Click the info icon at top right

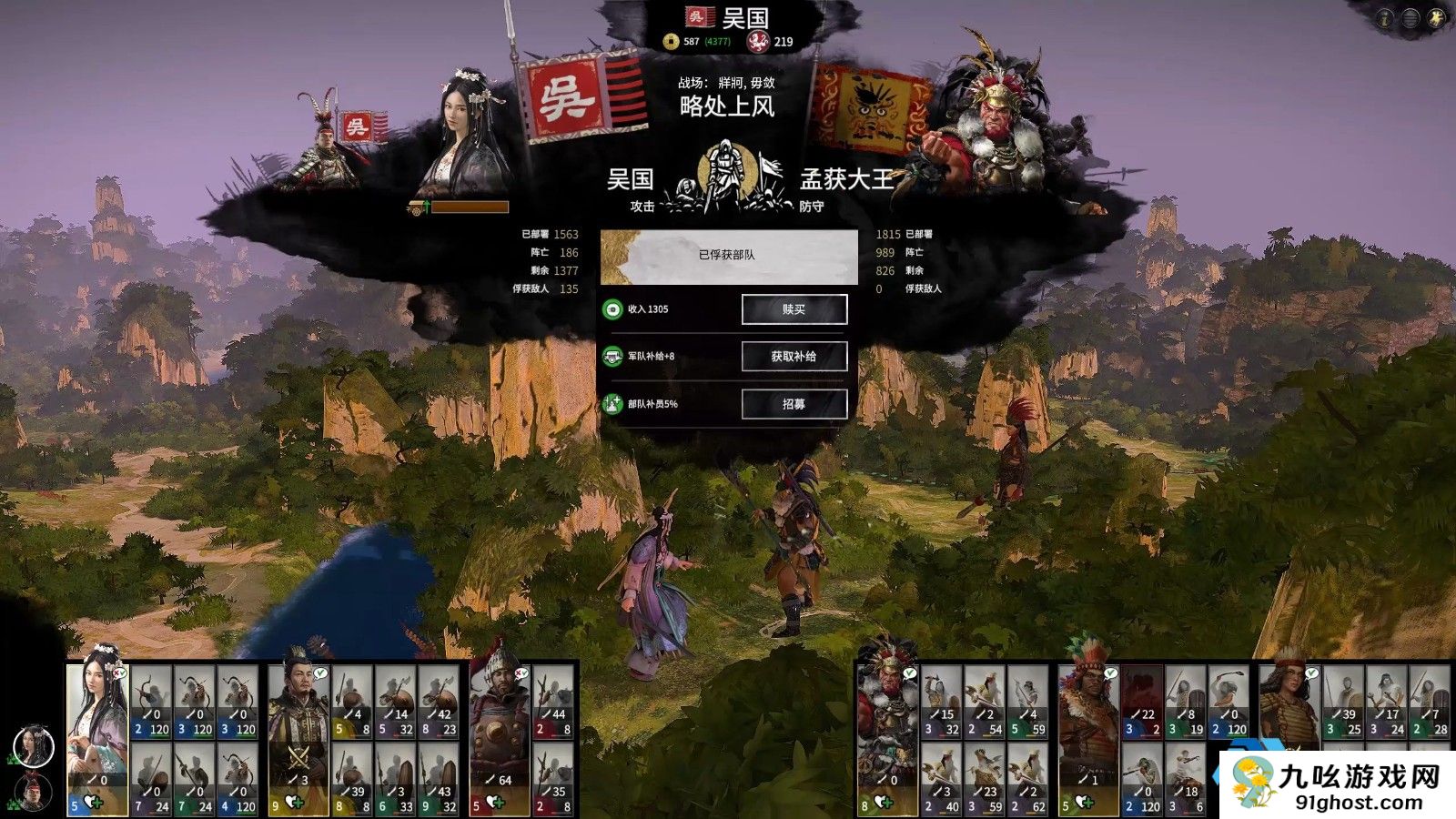pyautogui.click(x=1384, y=18)
